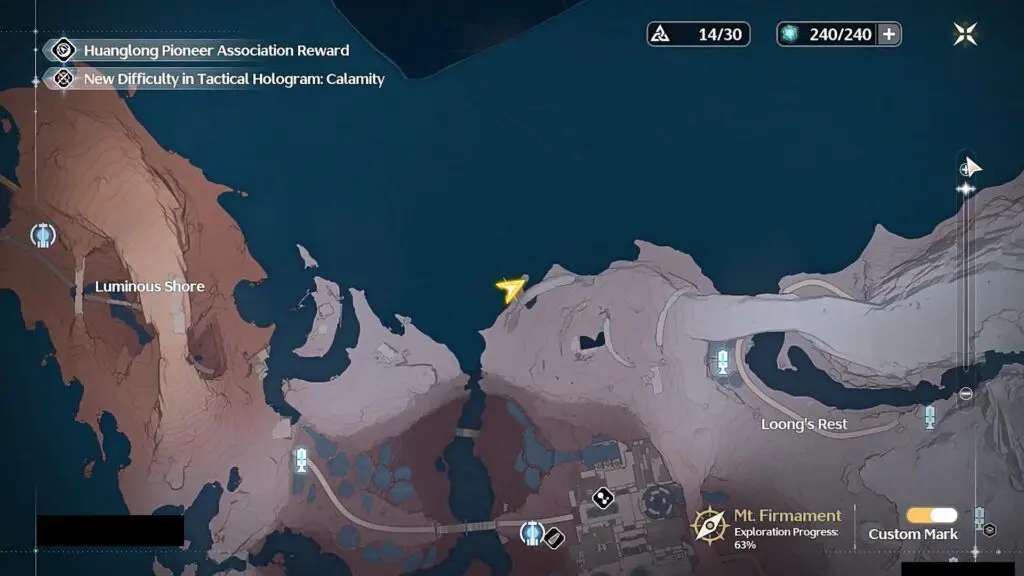Zoom in using the slider's plus button

coord(965,170)
